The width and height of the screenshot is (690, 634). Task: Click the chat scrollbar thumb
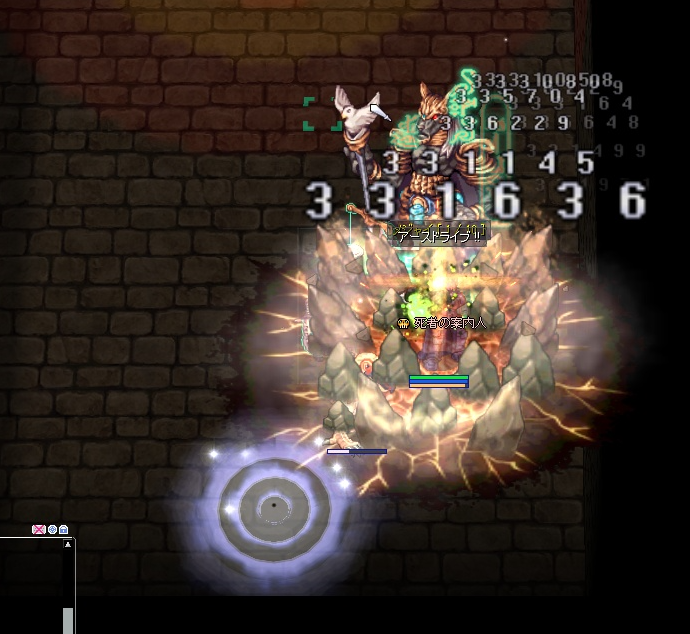click(x=68, y=619)
